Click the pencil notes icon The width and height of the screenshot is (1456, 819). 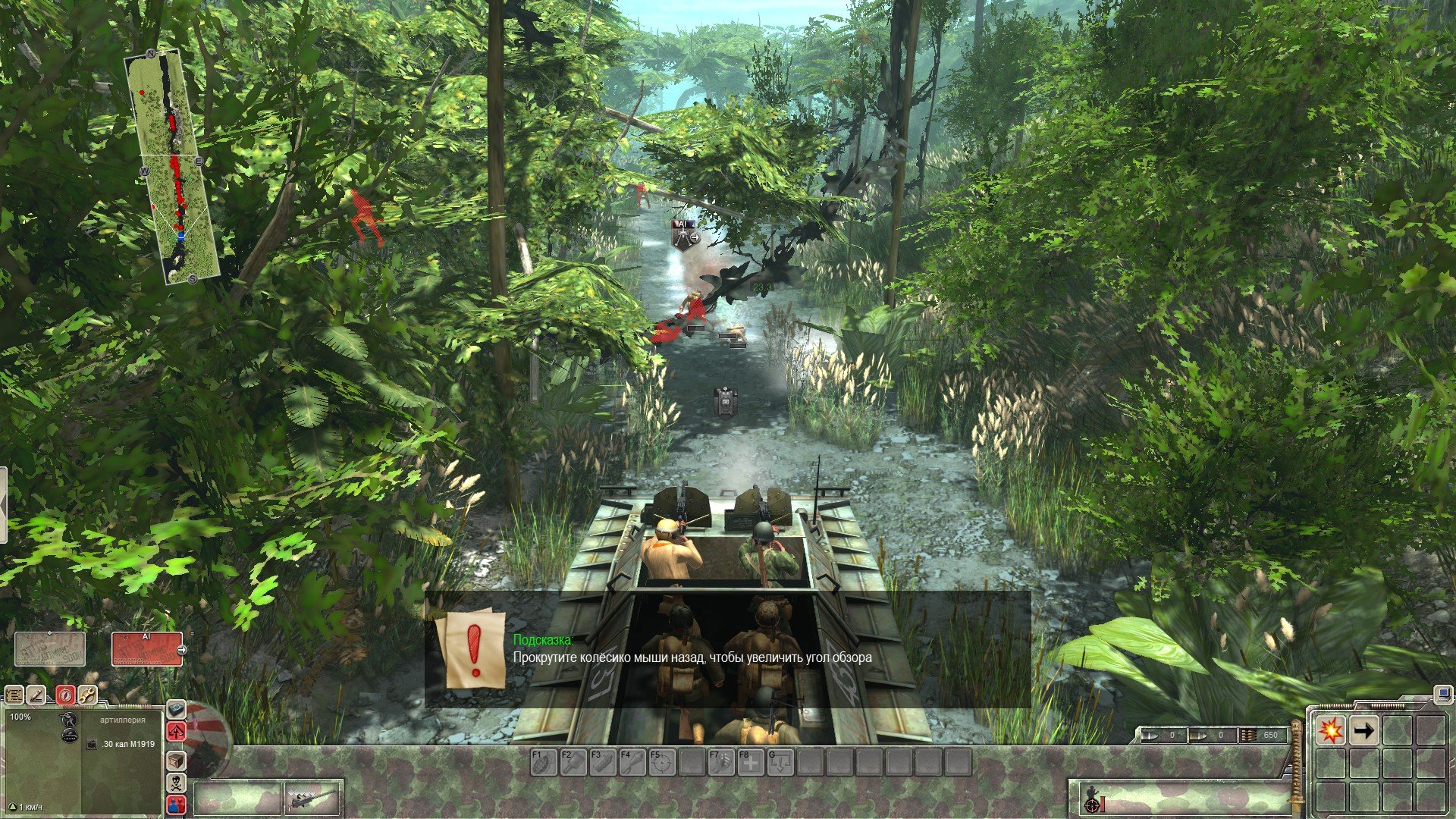[36, 695]
